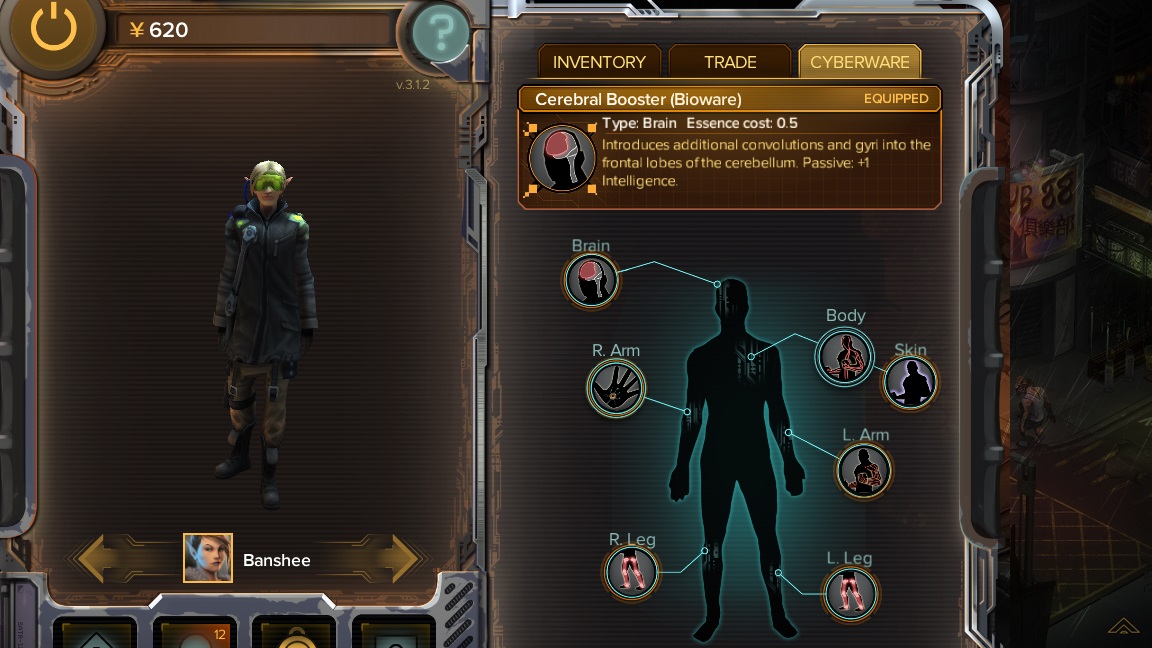Click the orange power button
This screenshot has height=648, width=1152.
coord(53,29)
